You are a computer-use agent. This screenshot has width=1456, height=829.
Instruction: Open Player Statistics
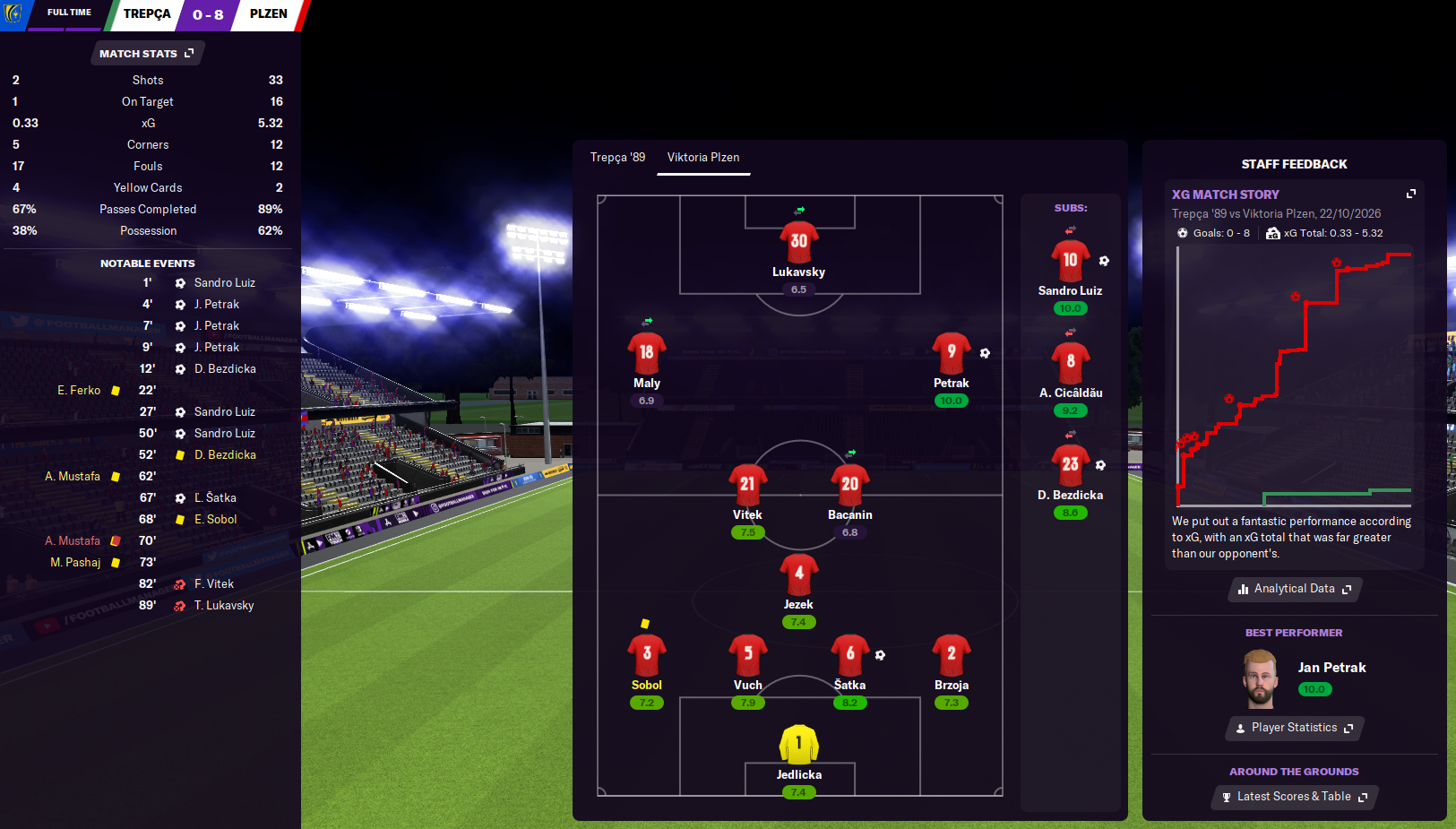point(1295,728)
